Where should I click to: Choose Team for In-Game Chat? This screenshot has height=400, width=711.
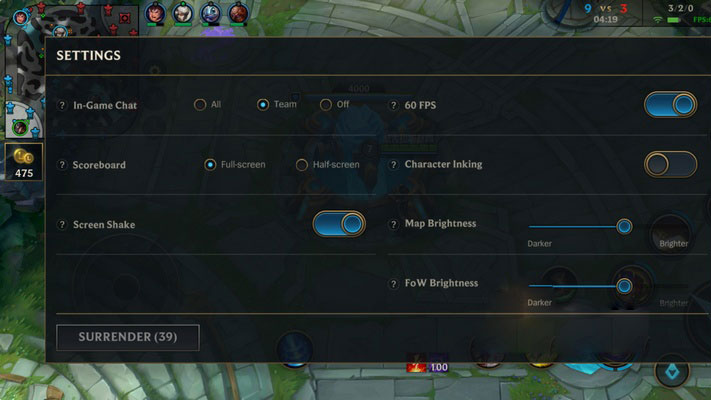tap(263, 105)
